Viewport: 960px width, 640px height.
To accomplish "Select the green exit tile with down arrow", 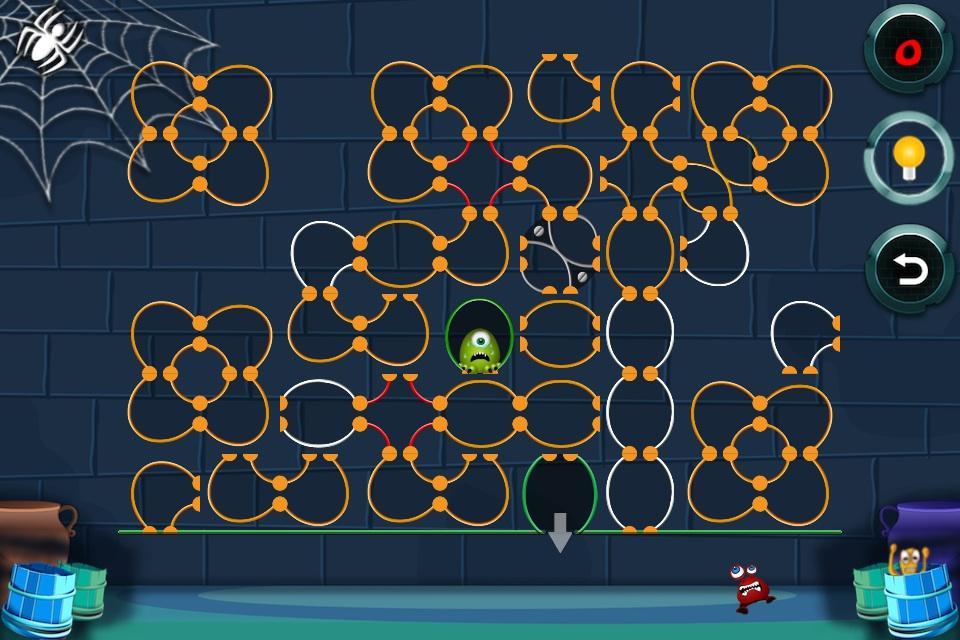I will pyautogui.click(x=560, y=492).
